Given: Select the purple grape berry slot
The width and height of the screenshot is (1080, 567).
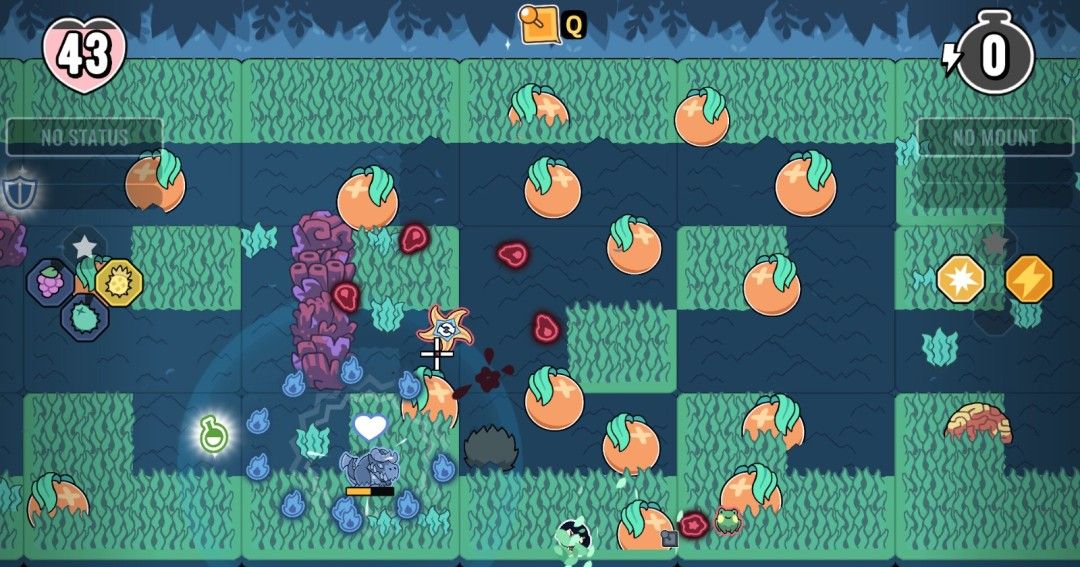Looking at the screenshot, I should (49, 282).
